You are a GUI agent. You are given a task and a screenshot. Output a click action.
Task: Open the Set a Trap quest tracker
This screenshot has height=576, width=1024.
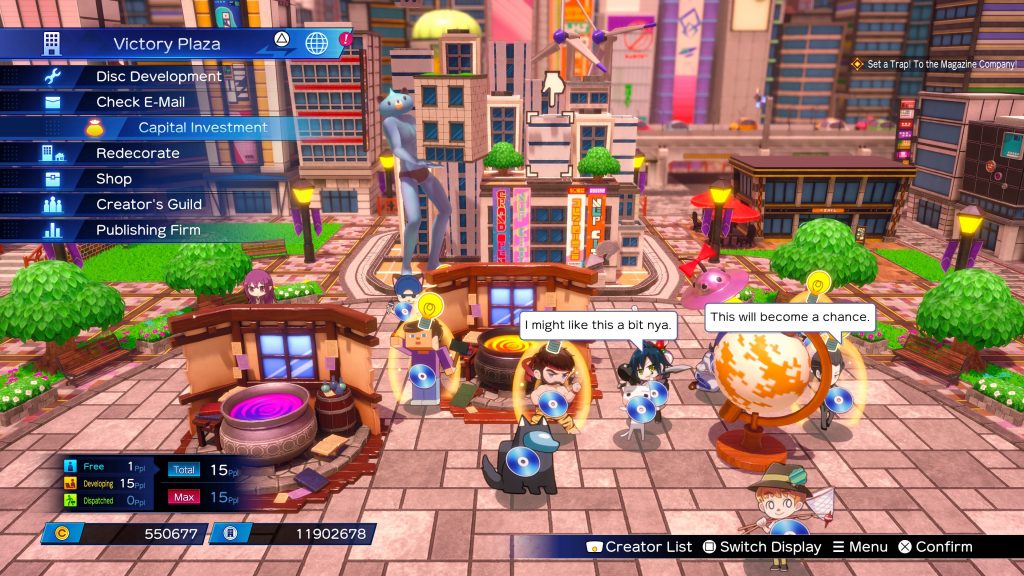click(x=940, y=64)
